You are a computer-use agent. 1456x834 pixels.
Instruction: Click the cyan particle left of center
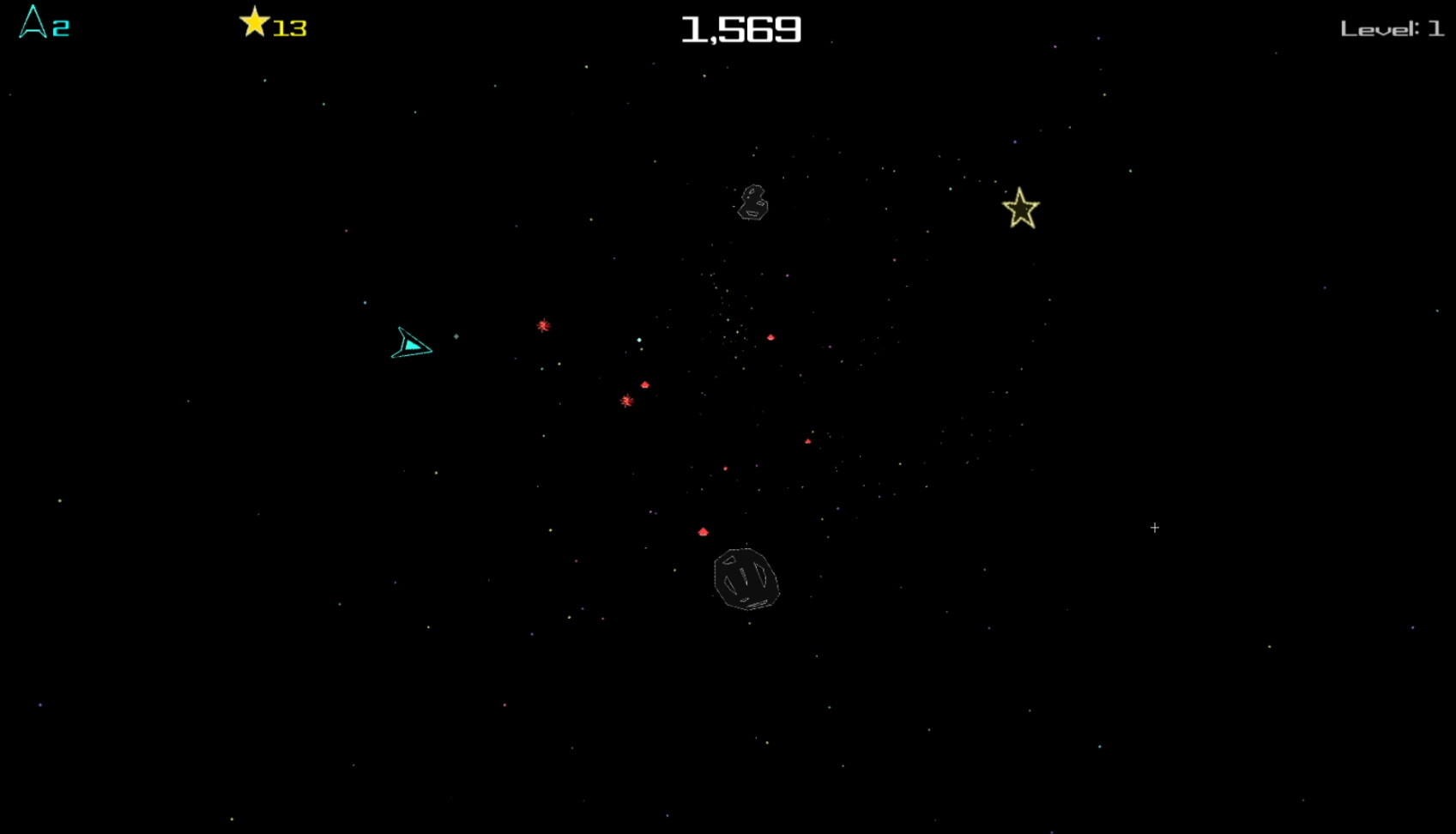coord(541,369)
